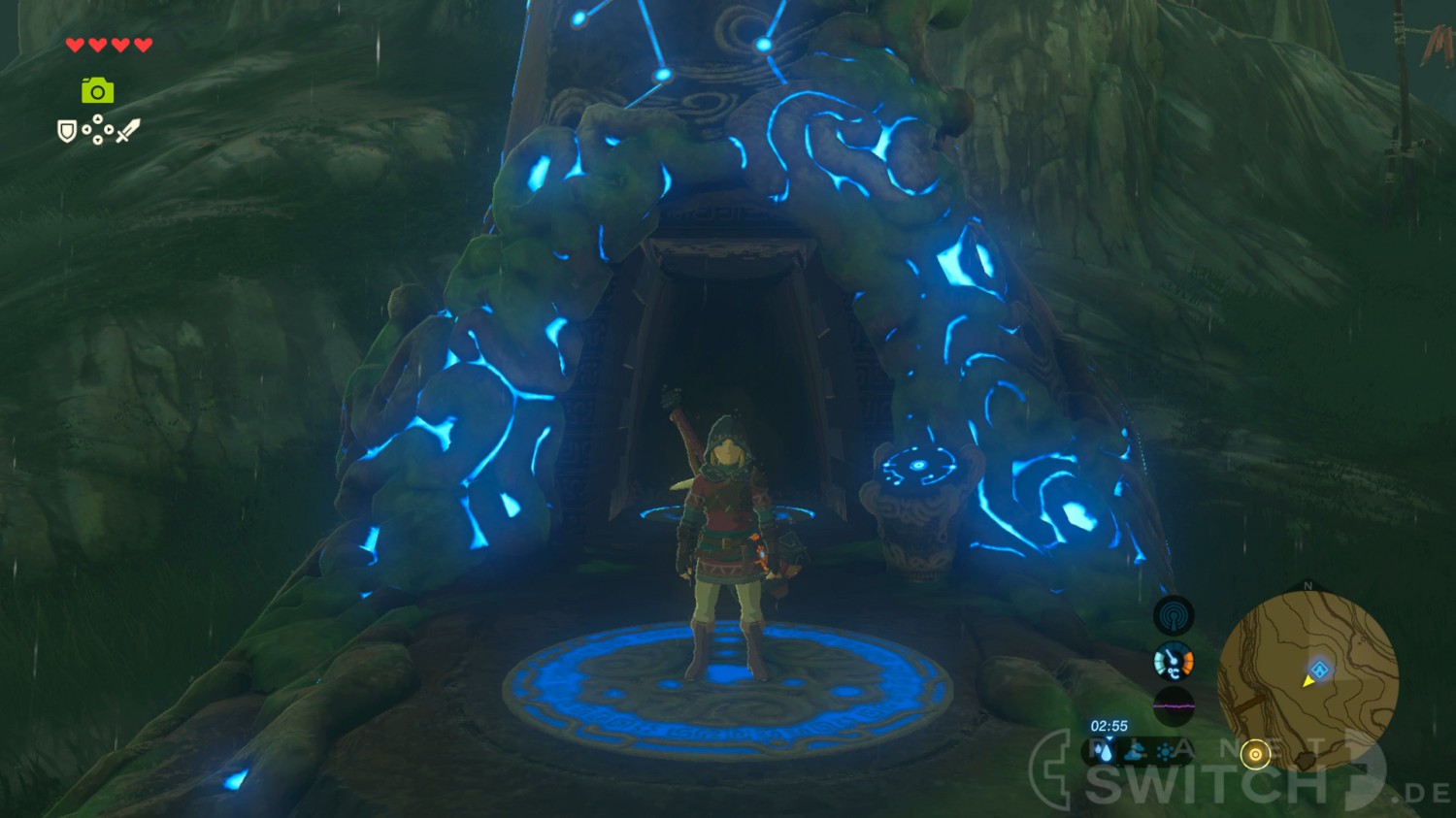Image resolution: width=1456 pixels, height=818 pixels.
Task: Click the sunny weather forecast icon
Action: 1165,751
